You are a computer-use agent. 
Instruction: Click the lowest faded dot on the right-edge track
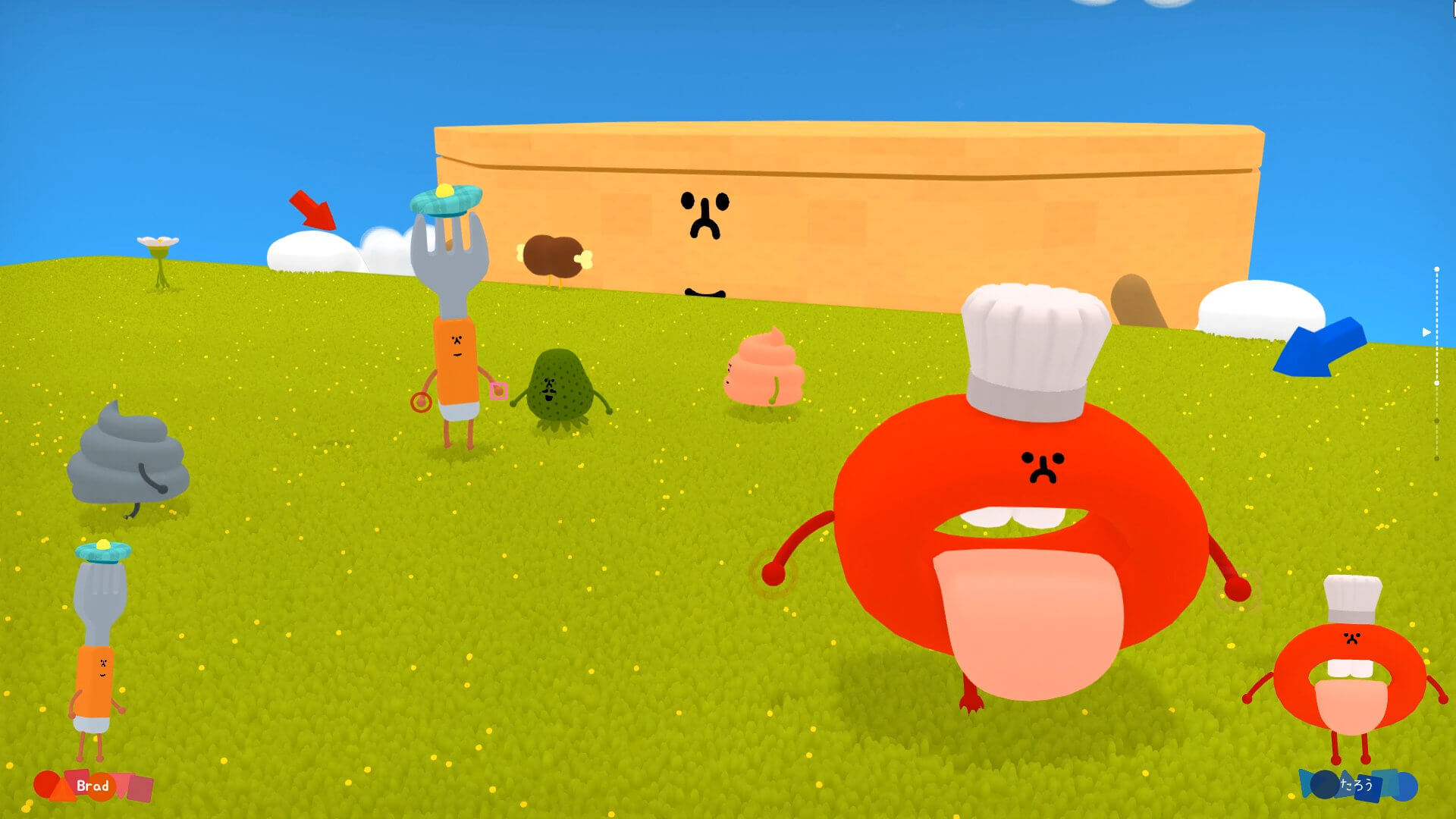coord(1436,457)
